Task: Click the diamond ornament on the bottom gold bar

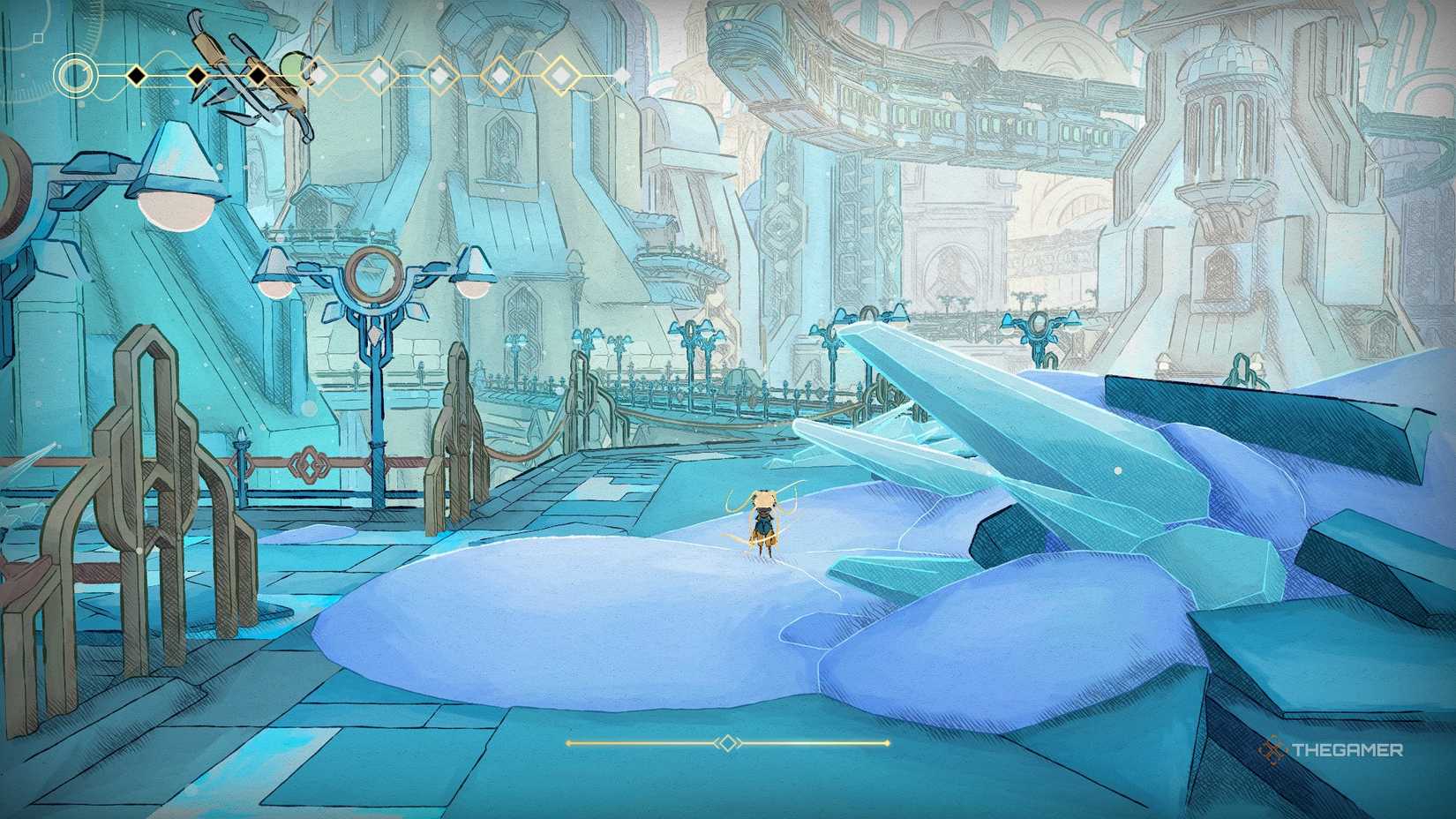Action: tap(725, 742)
